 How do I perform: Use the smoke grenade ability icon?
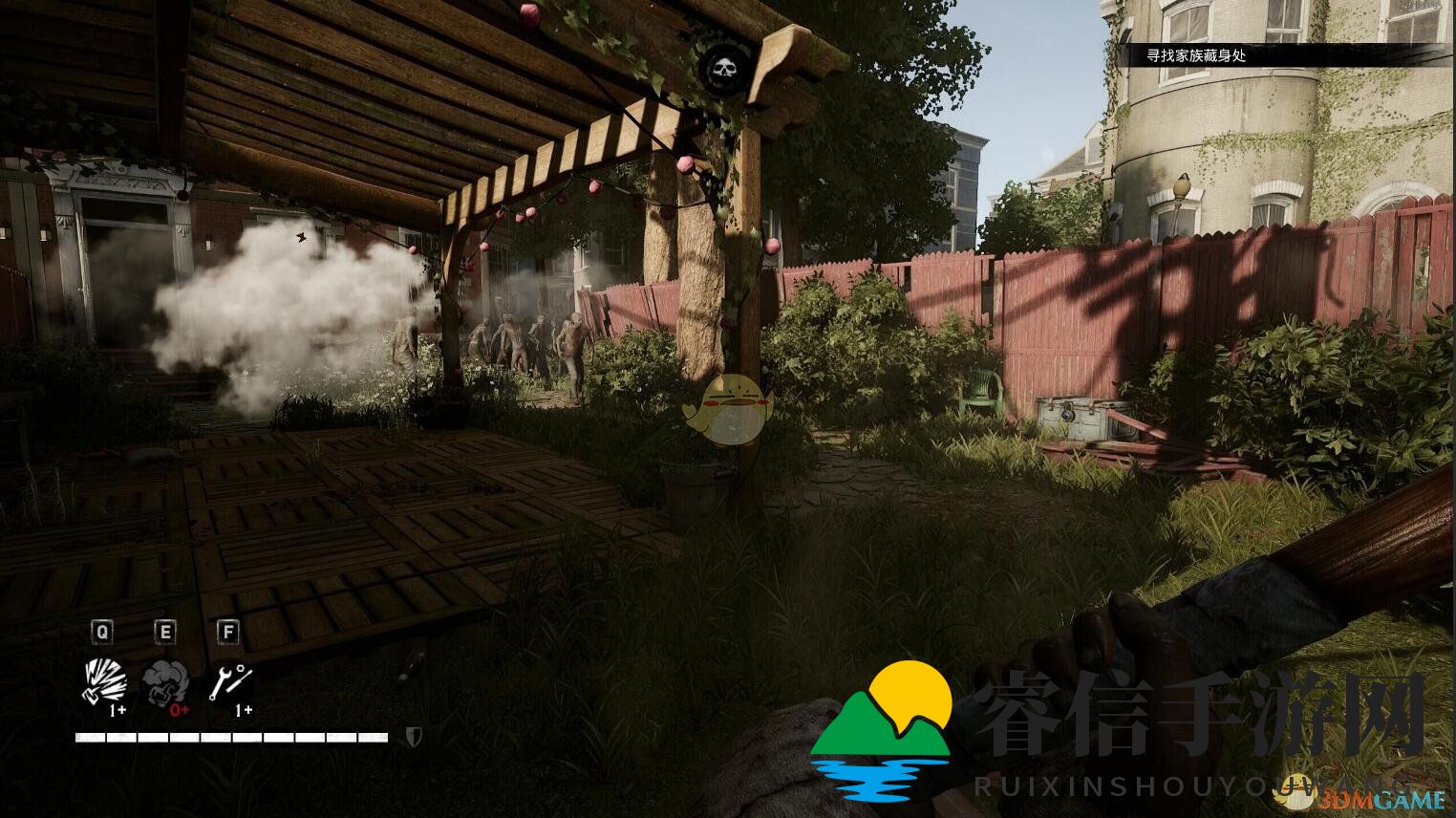point(165,682)
